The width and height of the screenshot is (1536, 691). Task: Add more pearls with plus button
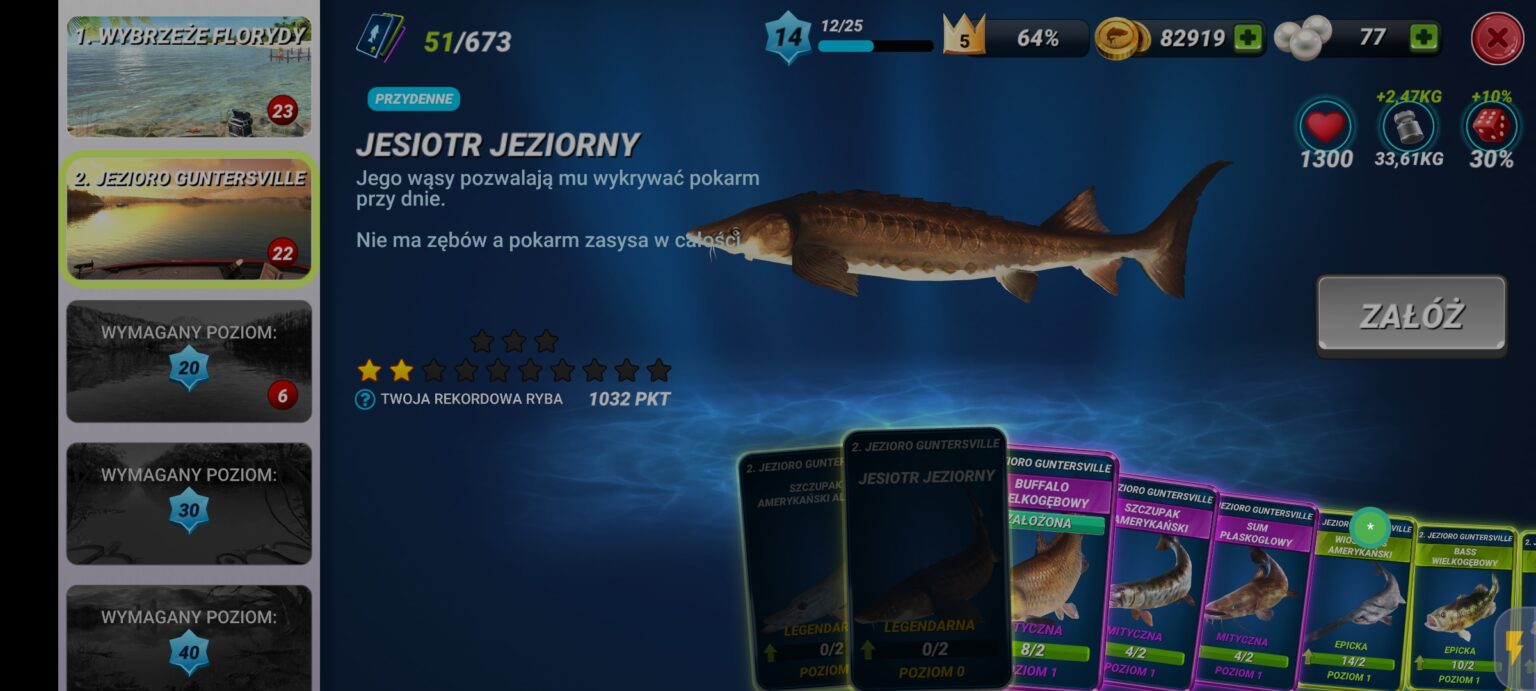coord(1423,38)
